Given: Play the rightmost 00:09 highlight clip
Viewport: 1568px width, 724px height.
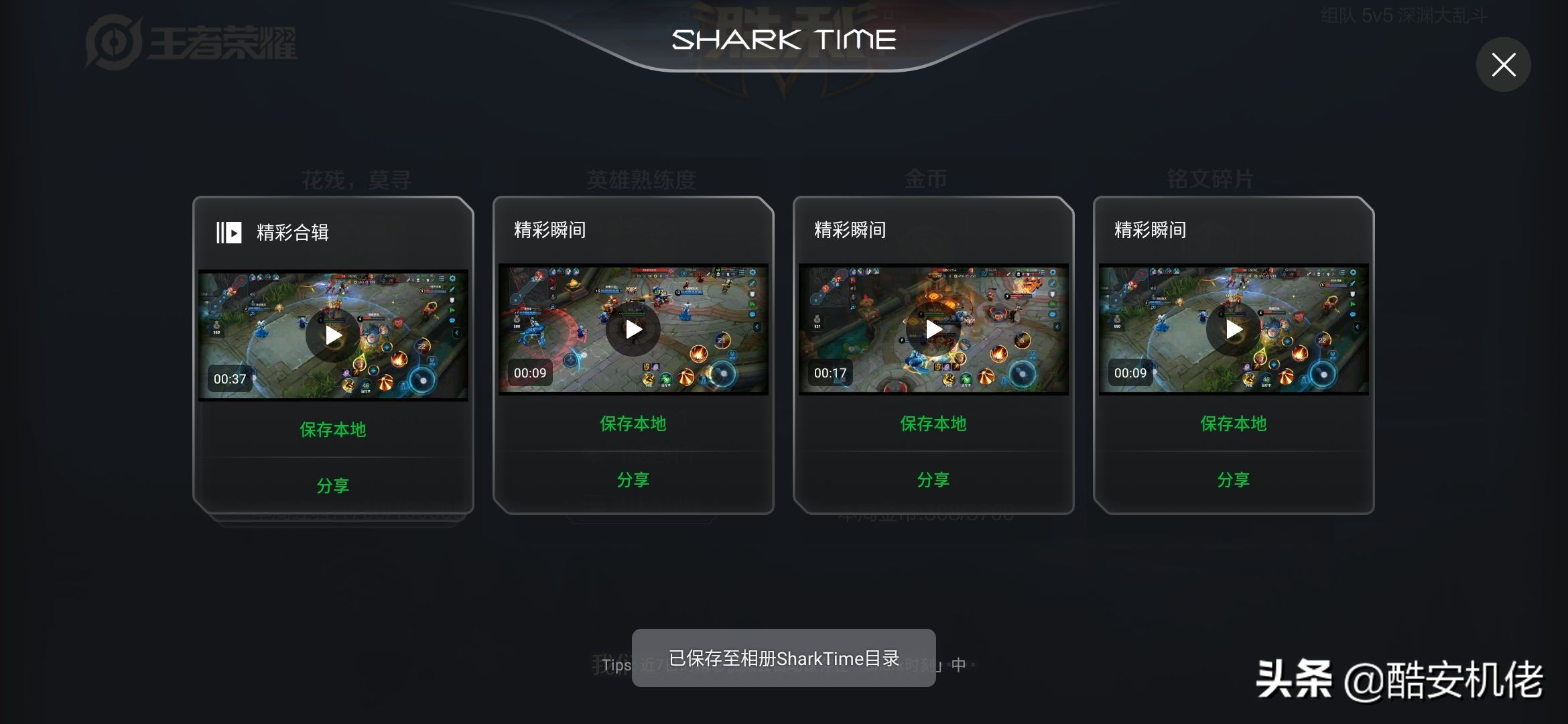Looking at the screenshot, I should 1232,329.
